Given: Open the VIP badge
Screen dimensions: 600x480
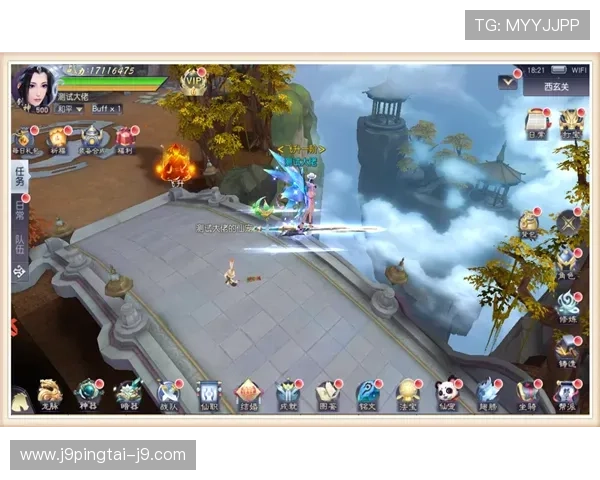Looking at the screenshot, I should tap(192, 80).
